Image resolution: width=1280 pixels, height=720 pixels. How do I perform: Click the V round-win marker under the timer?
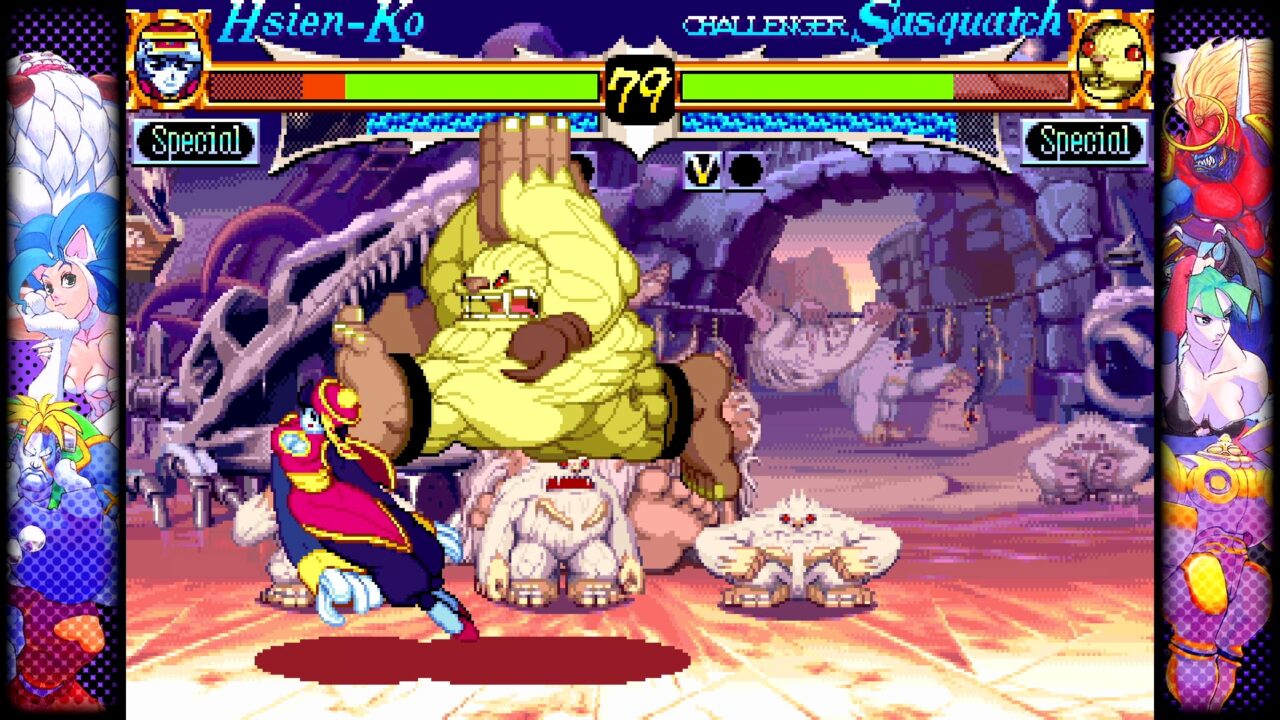pyautogui.click(x=703, y=171)
